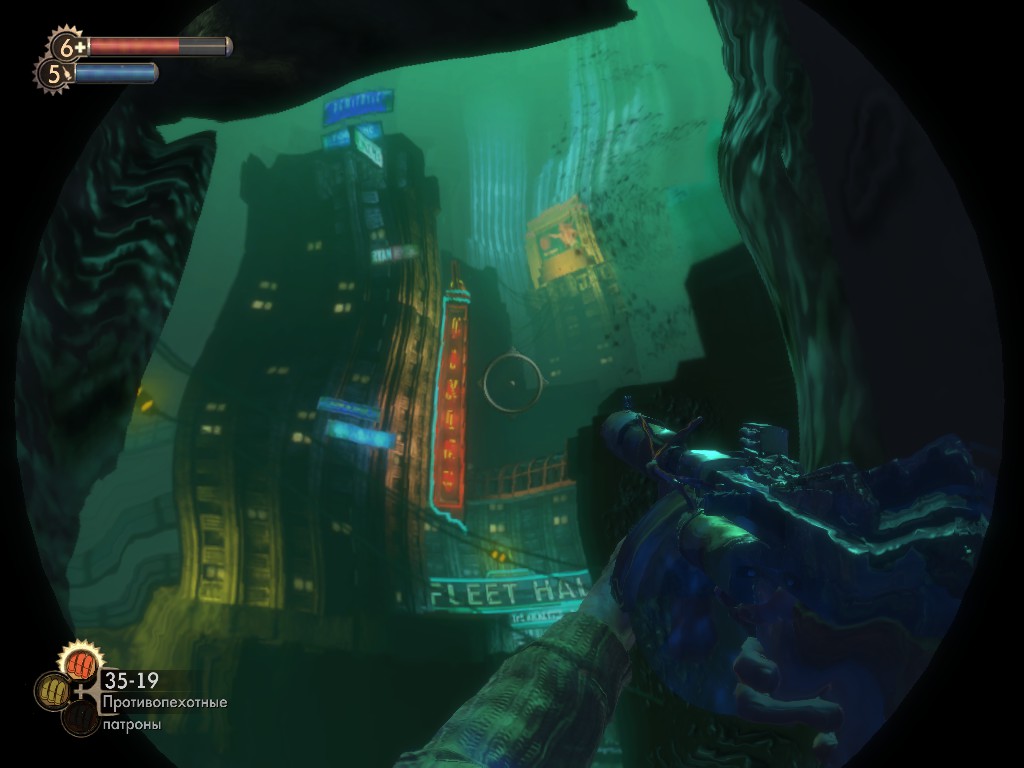Switch to the yellow fist ammo type

pos(52,690)
